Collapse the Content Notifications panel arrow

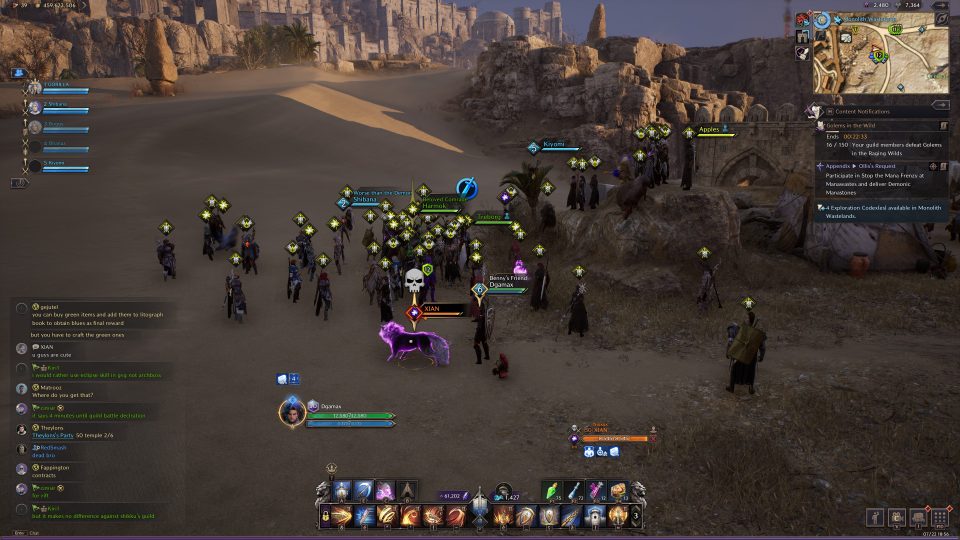(940, 104)
